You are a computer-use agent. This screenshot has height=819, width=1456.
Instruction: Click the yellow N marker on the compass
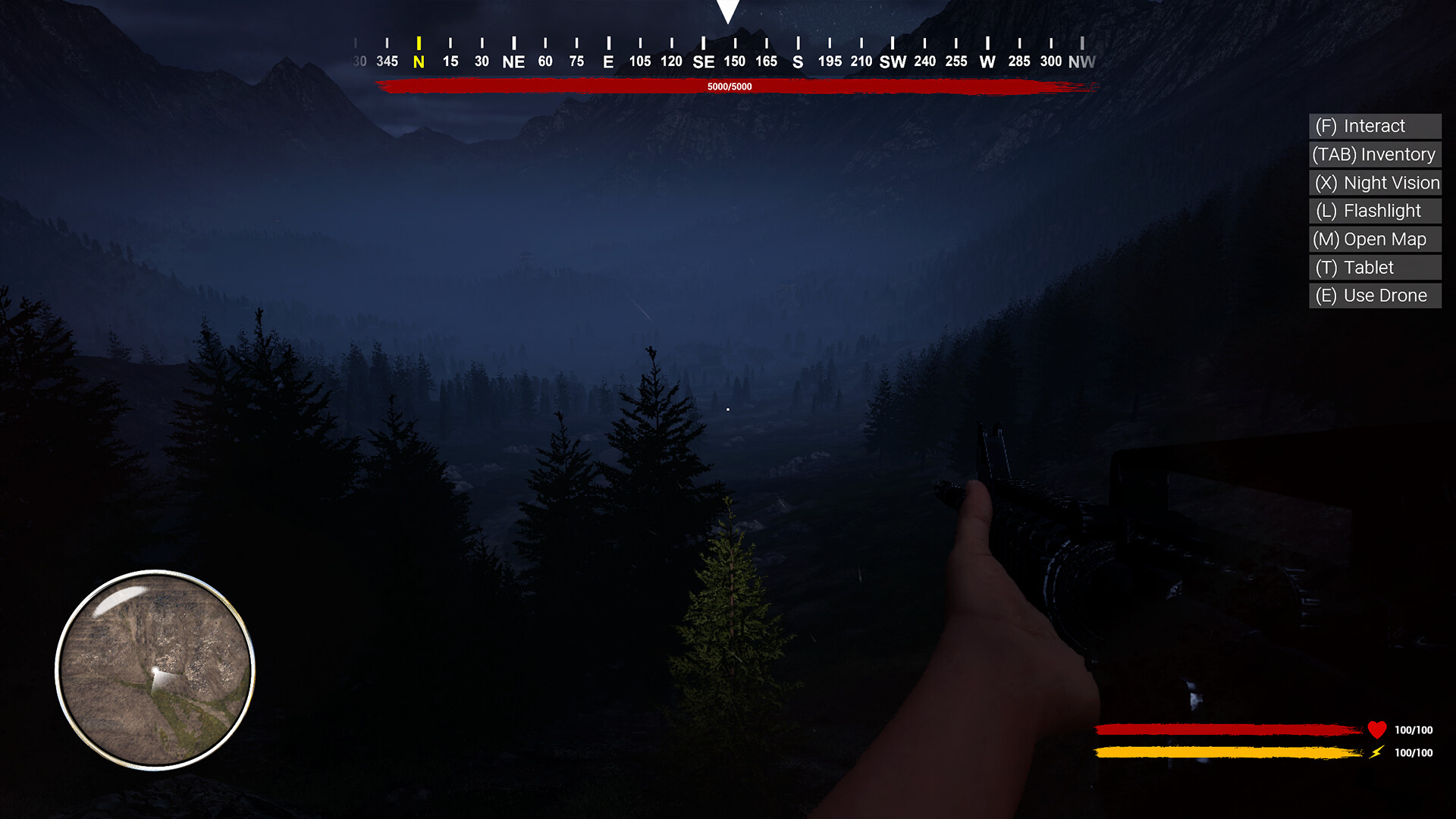coord(418,61)
